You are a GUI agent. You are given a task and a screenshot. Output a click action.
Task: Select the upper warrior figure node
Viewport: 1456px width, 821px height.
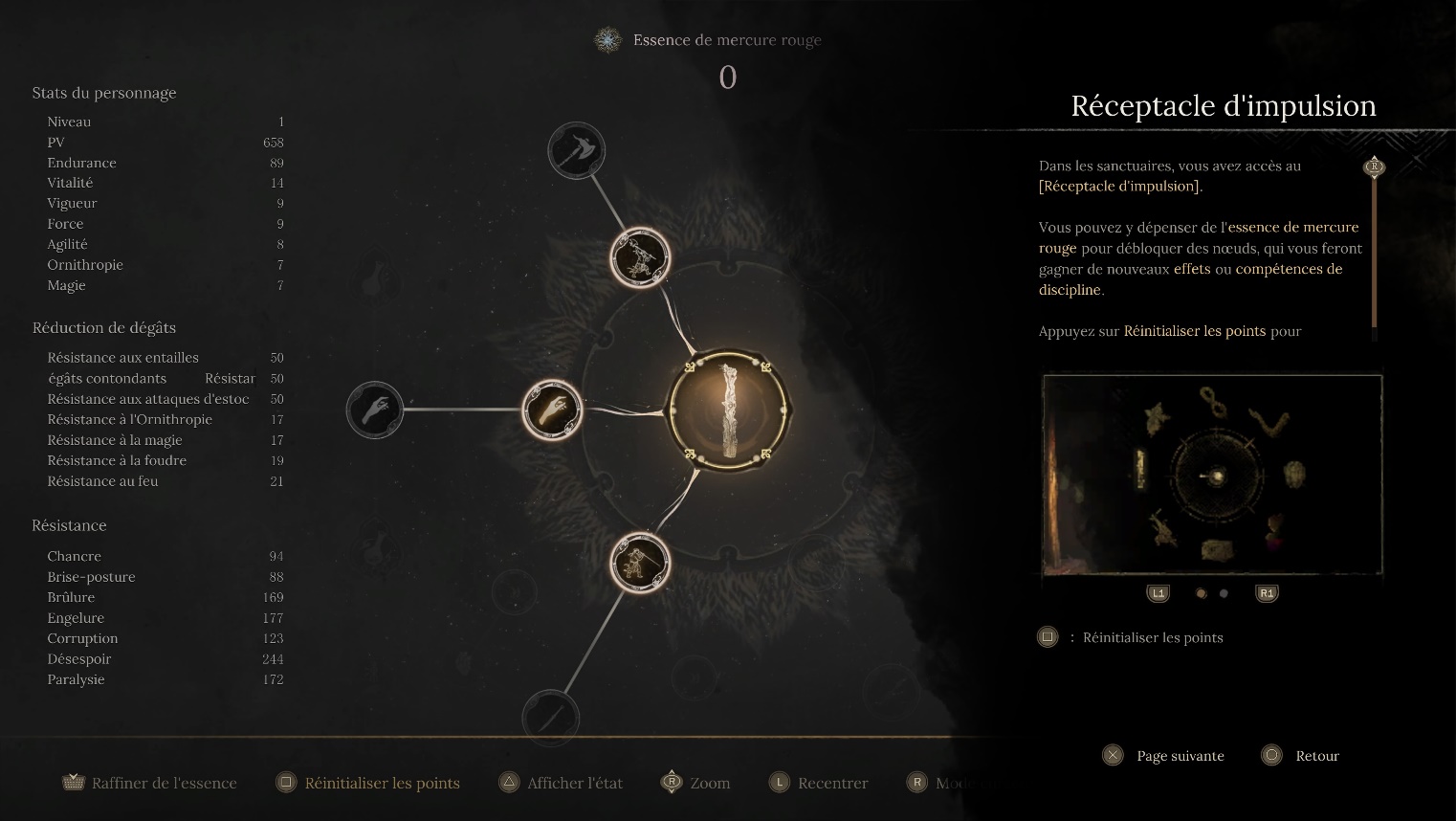coord(640,258)
